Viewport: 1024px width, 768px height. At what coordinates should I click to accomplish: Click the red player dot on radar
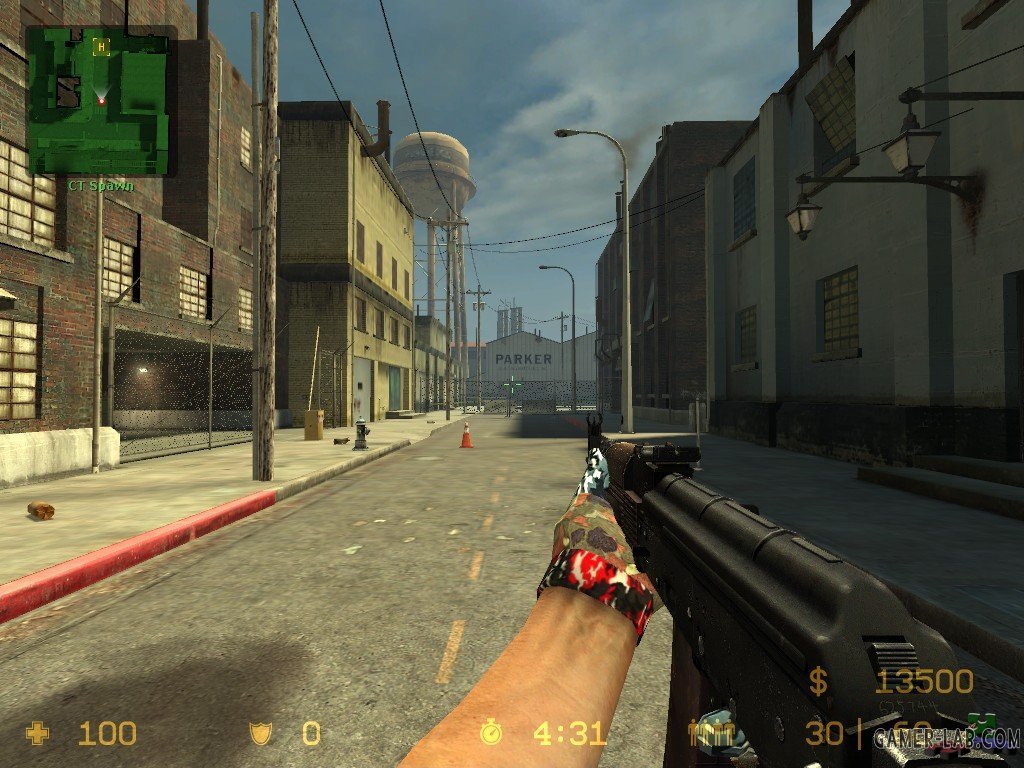click(101, 99)
